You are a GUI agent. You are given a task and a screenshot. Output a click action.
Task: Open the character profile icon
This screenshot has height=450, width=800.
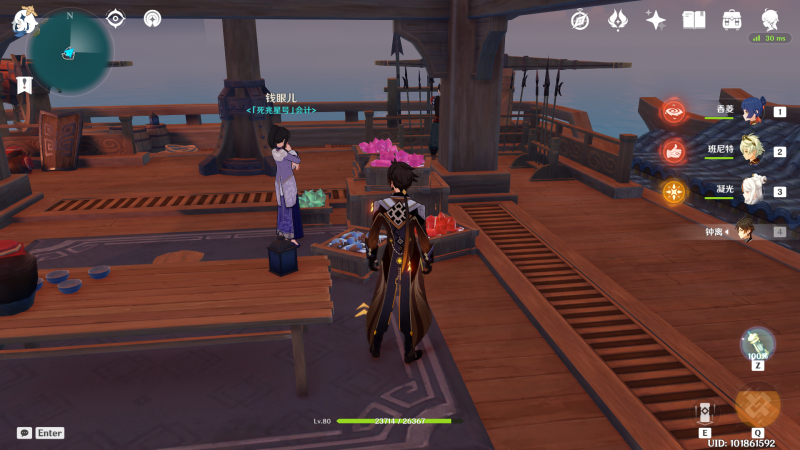click(770, 20)
